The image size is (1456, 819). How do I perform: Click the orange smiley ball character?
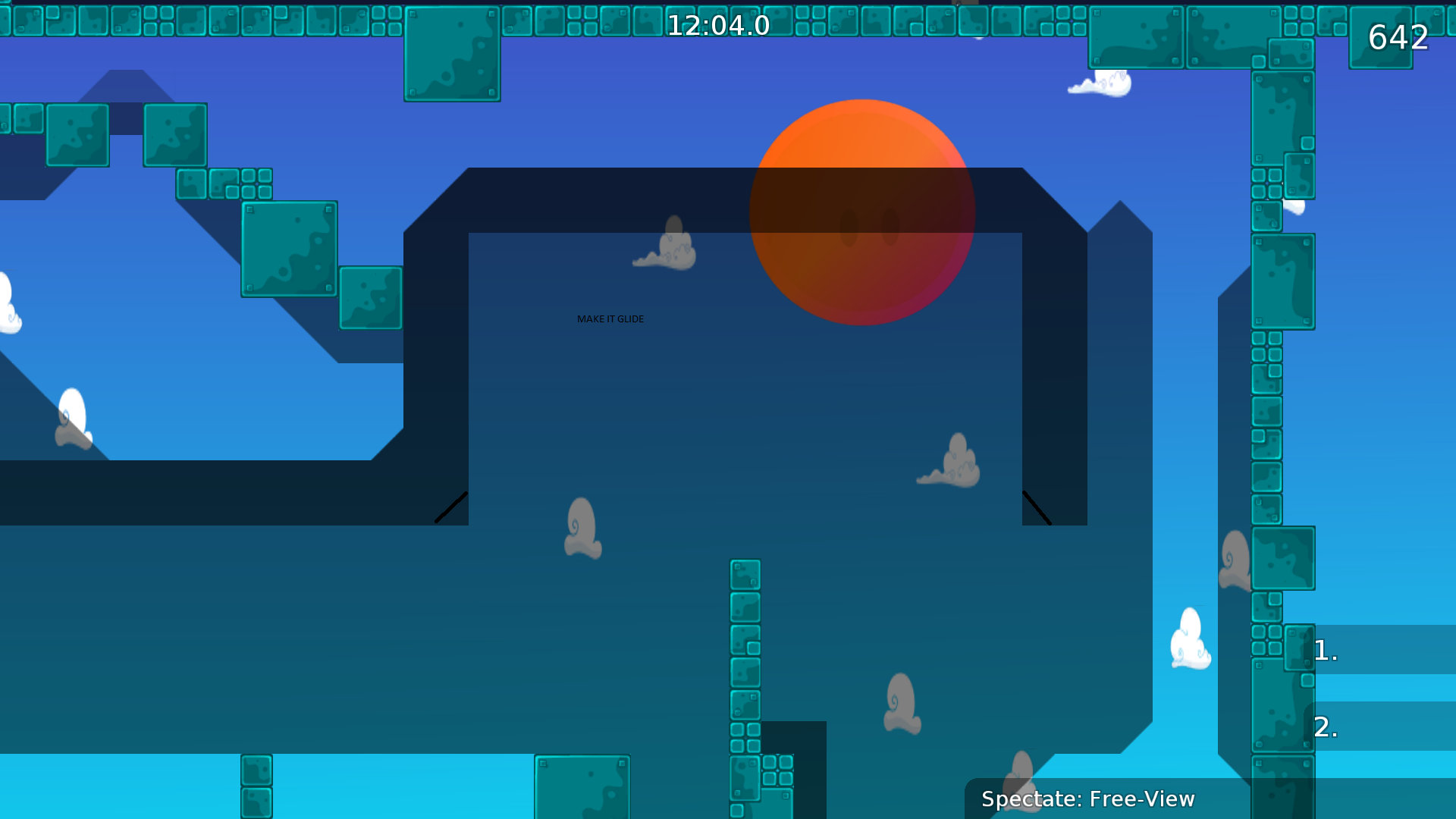click(x=864, y=211)
